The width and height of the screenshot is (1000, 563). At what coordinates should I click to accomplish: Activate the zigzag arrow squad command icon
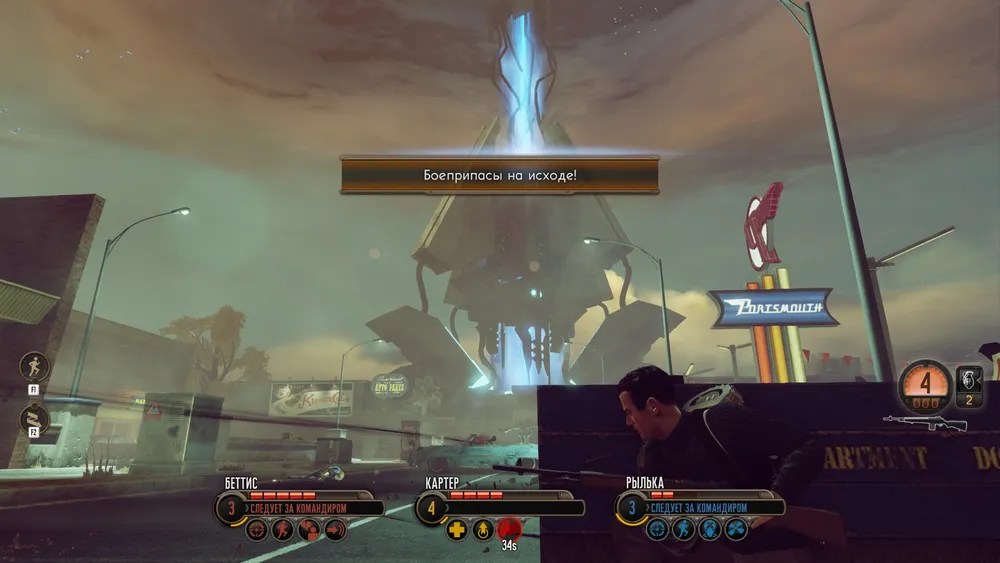[x=34, y=419]
